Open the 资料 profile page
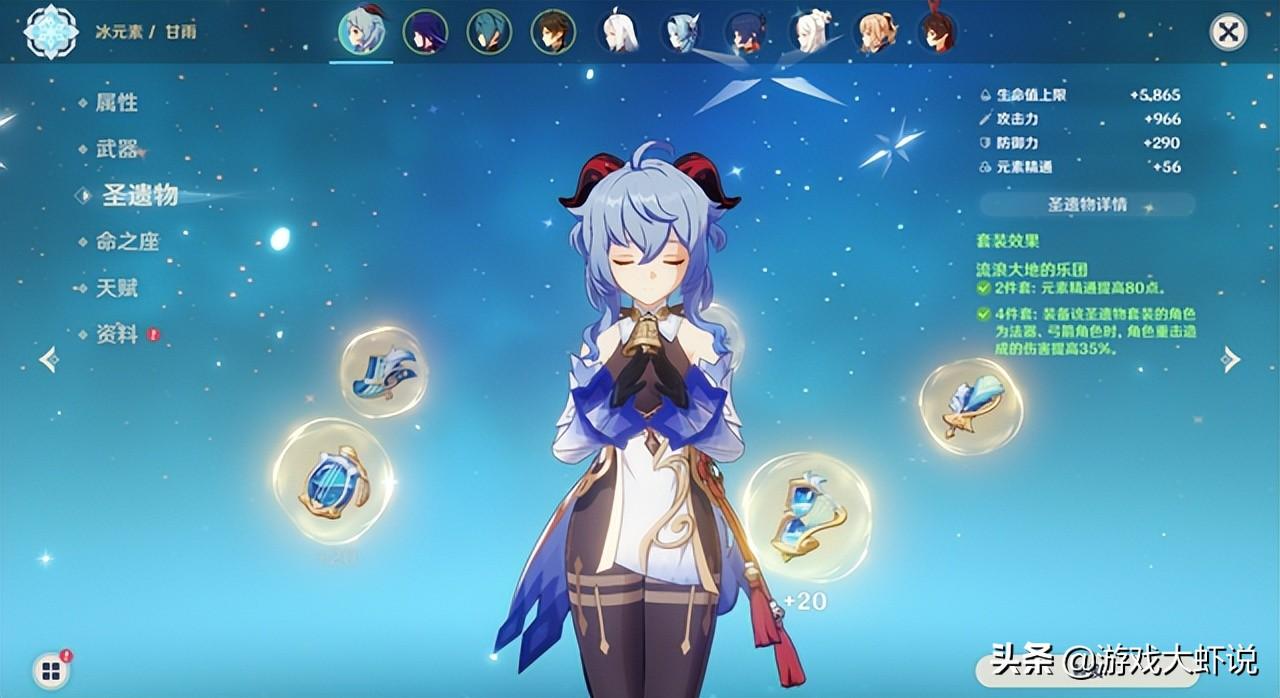Image resolution: width=1280 pixels, height=698 pixels. click(x=116, y=335)
